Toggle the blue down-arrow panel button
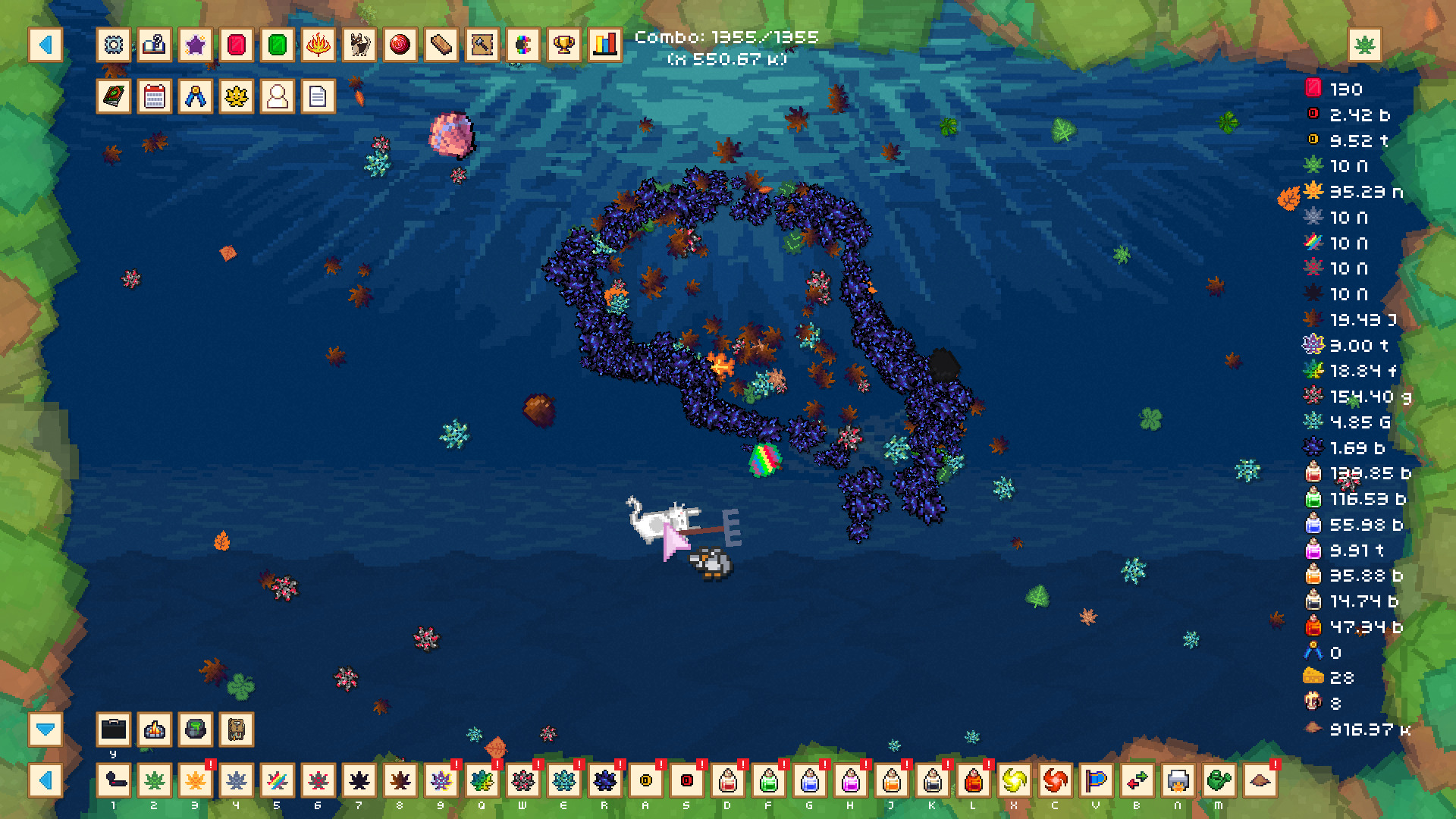Viewport: 1456px width, 819px height. [x=45, y=730]
